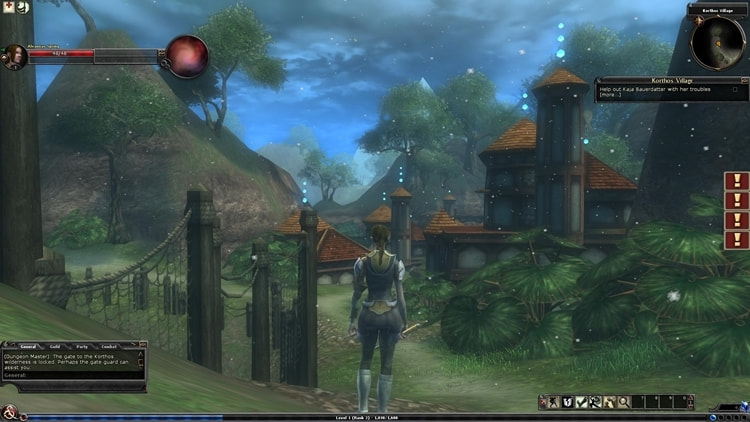Select the shield icon hotbar slot
Screen dimensions: 750x422
click(566, 402)
